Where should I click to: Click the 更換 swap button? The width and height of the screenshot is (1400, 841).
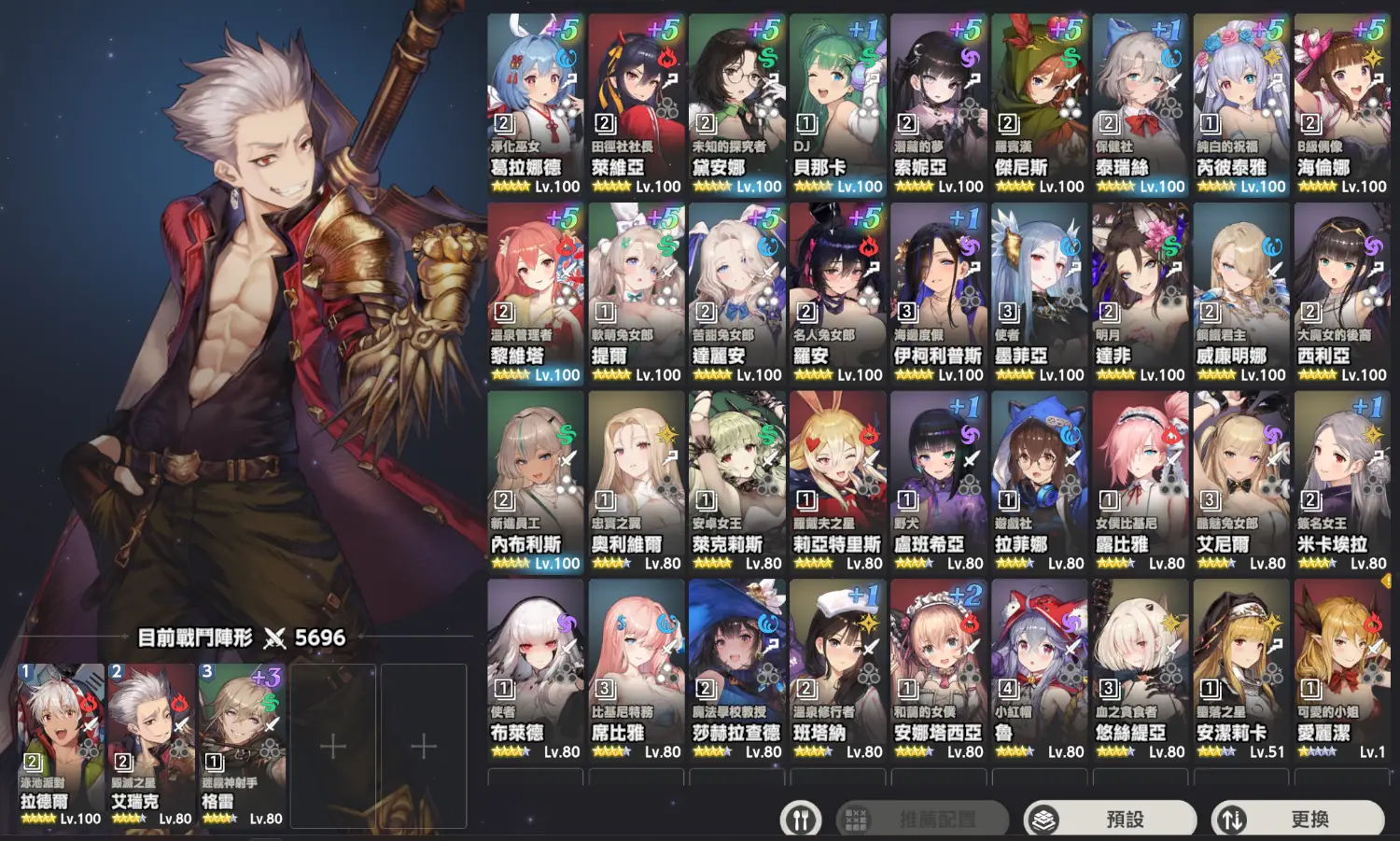click(1297, 819)
